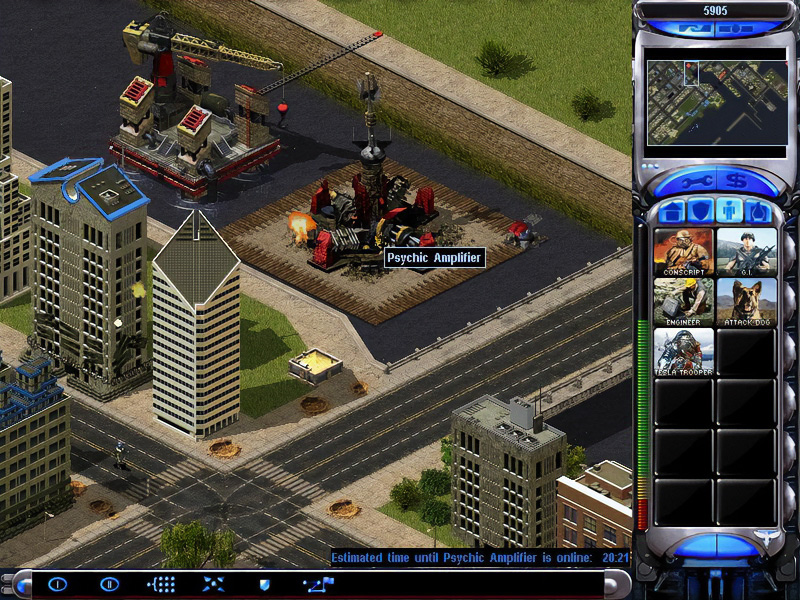Select control group two button

(x=109, y=584)
